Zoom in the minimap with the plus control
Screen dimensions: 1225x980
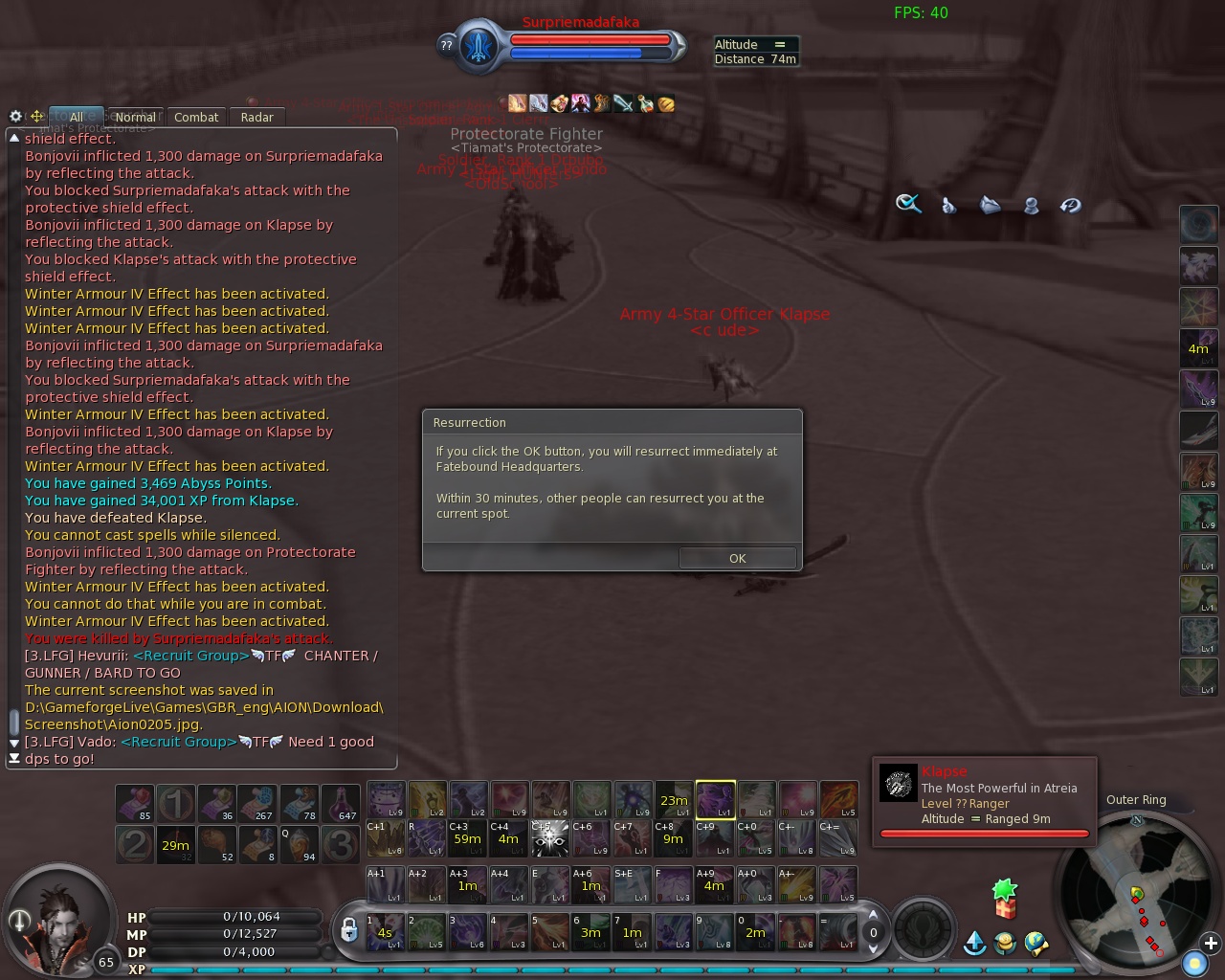1212,943
